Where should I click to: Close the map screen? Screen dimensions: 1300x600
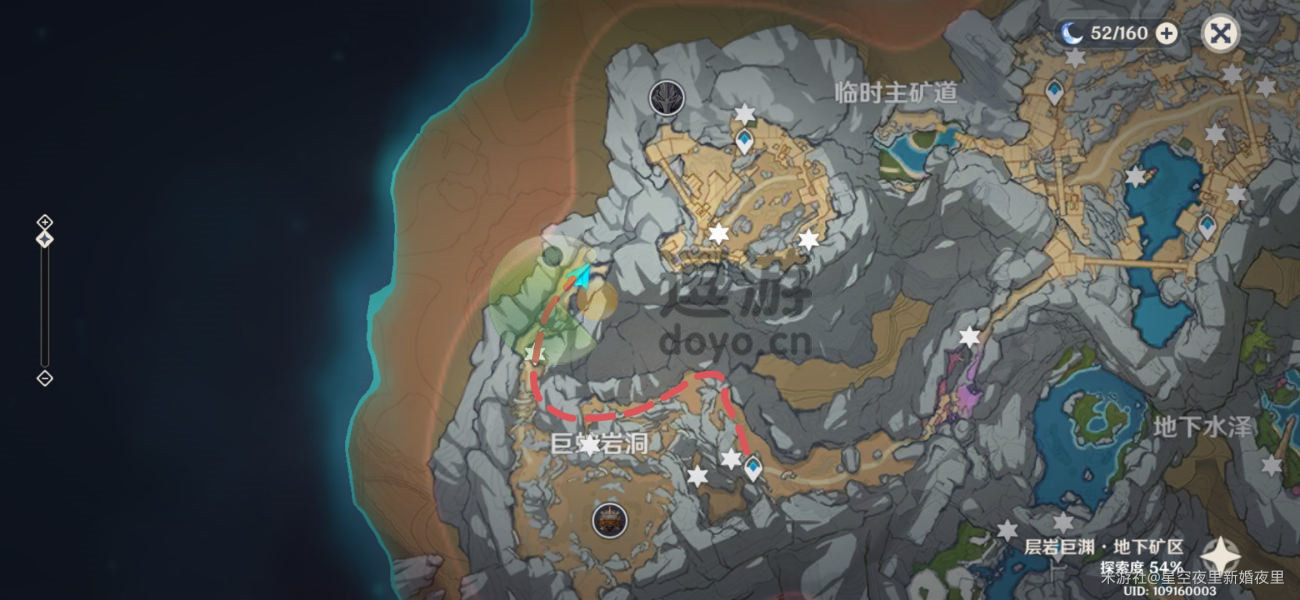coord(1219,34)
